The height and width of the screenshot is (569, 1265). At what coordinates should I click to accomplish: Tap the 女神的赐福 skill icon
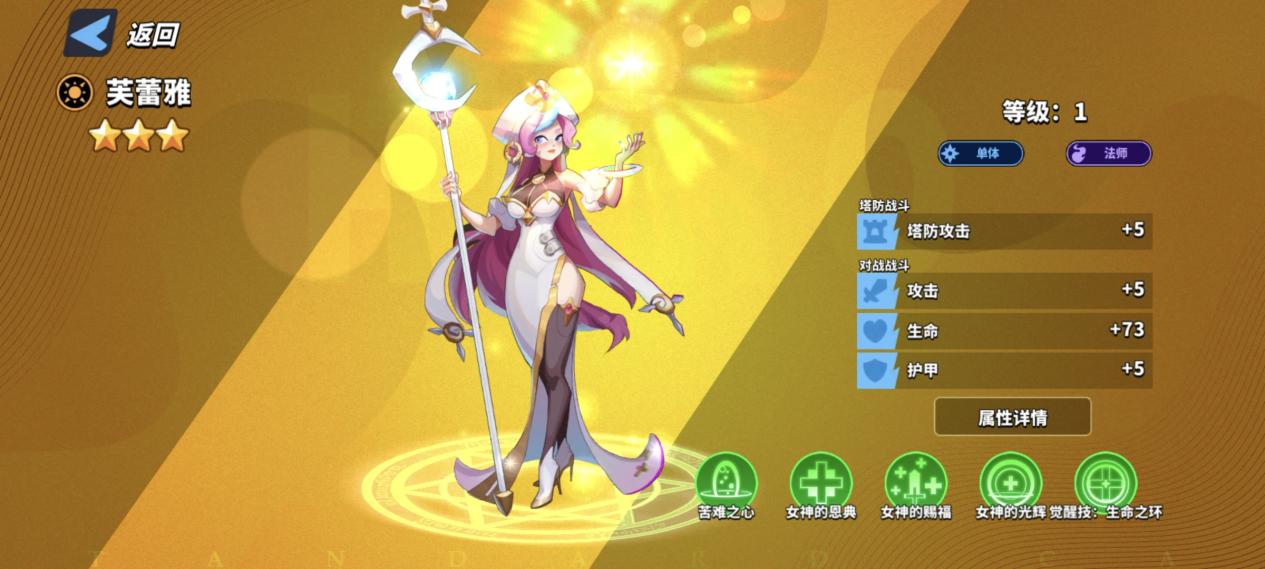click(915, 482)
